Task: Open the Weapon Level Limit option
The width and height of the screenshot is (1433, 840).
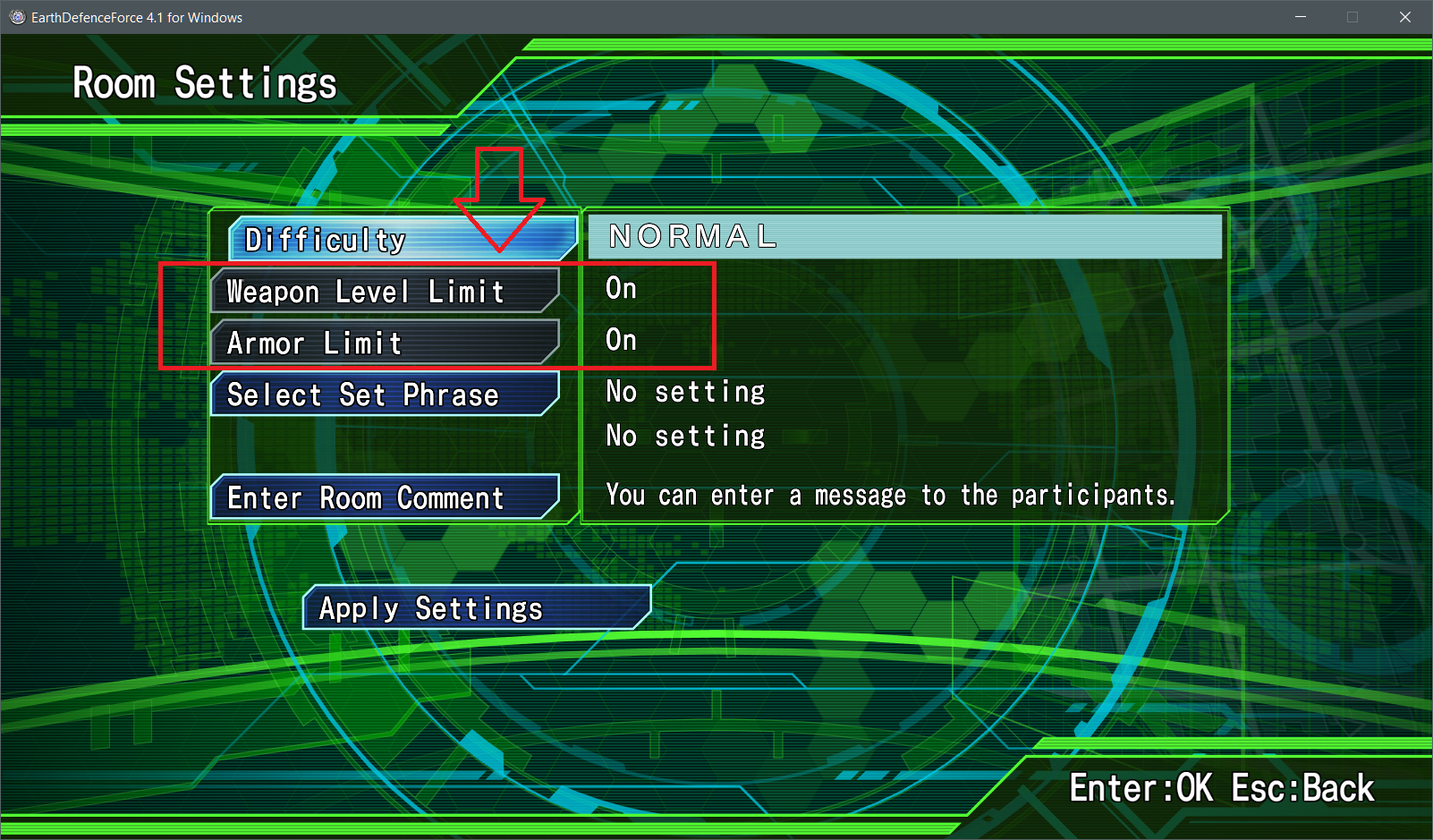Action: pyautogui.click(x=385, y=292)
